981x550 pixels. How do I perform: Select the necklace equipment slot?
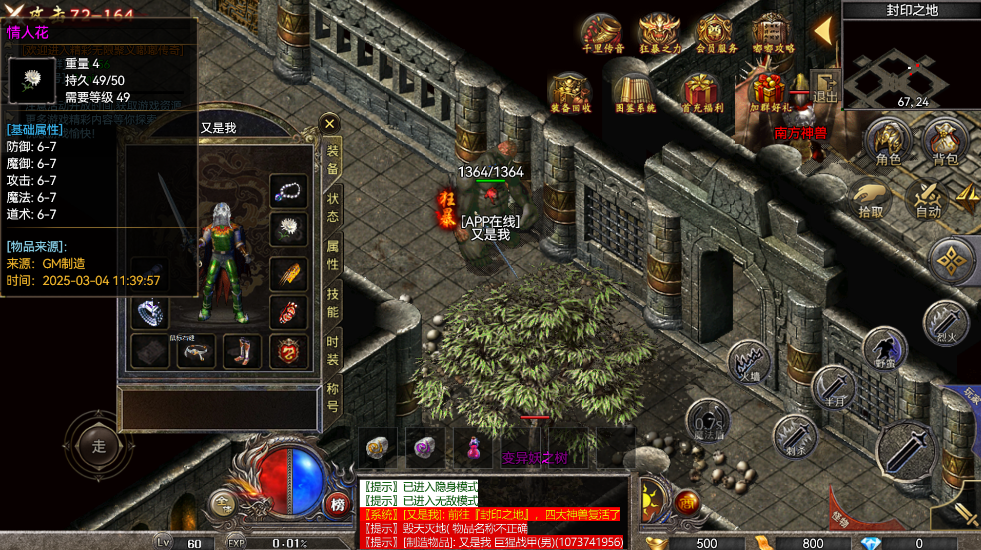point(289,190)
